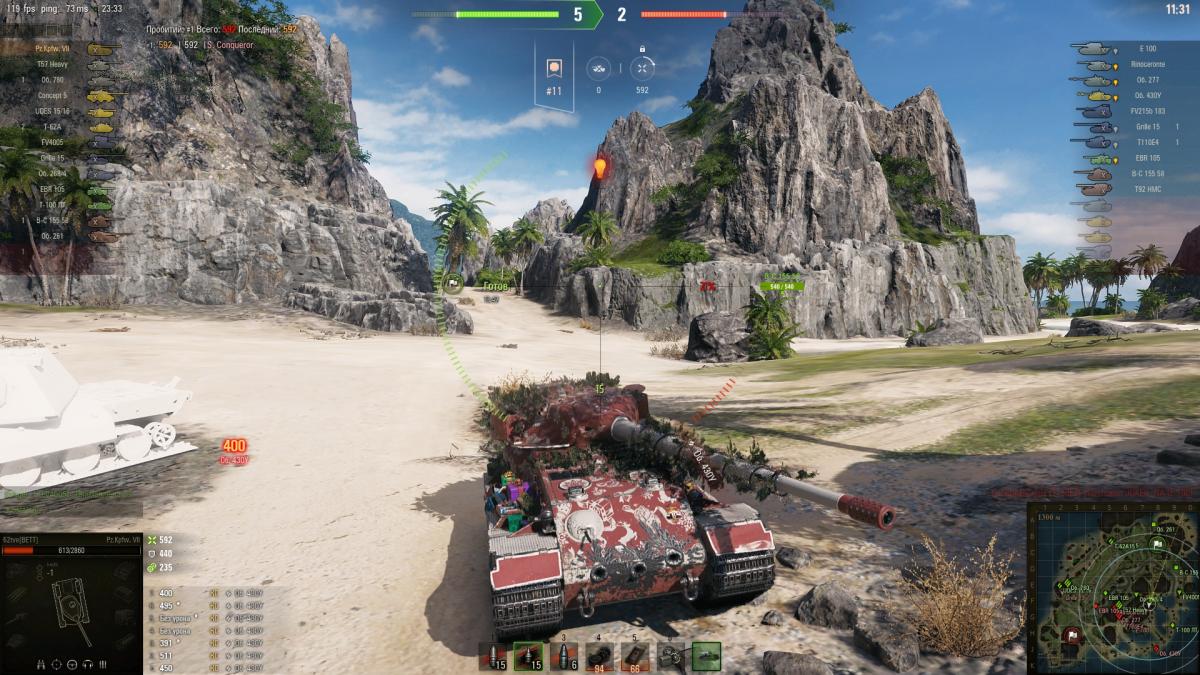Select Rinoceronte in the enemy team list
The width and height of the screenshot is (1200, 675).
click(1147, 64)
